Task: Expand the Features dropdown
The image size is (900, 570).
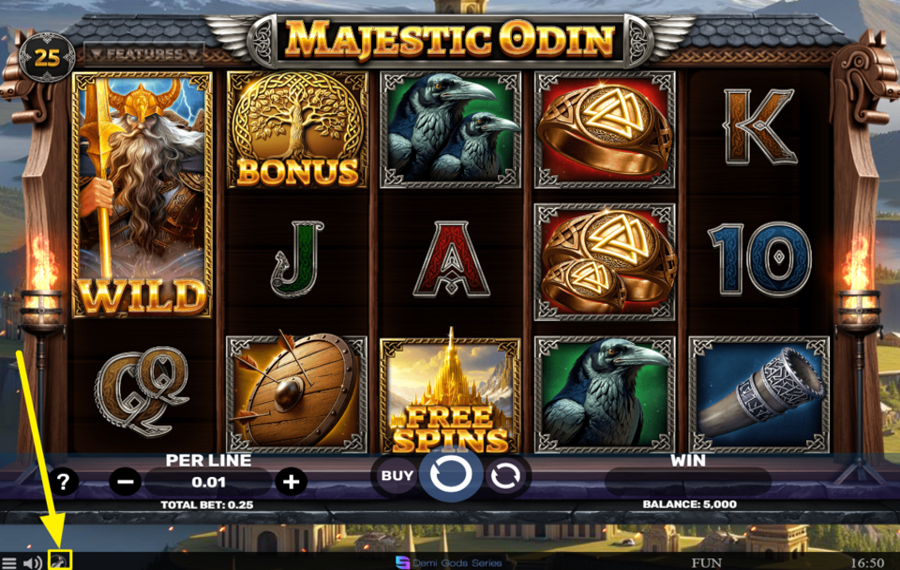Action: click(x=145, y=53)
